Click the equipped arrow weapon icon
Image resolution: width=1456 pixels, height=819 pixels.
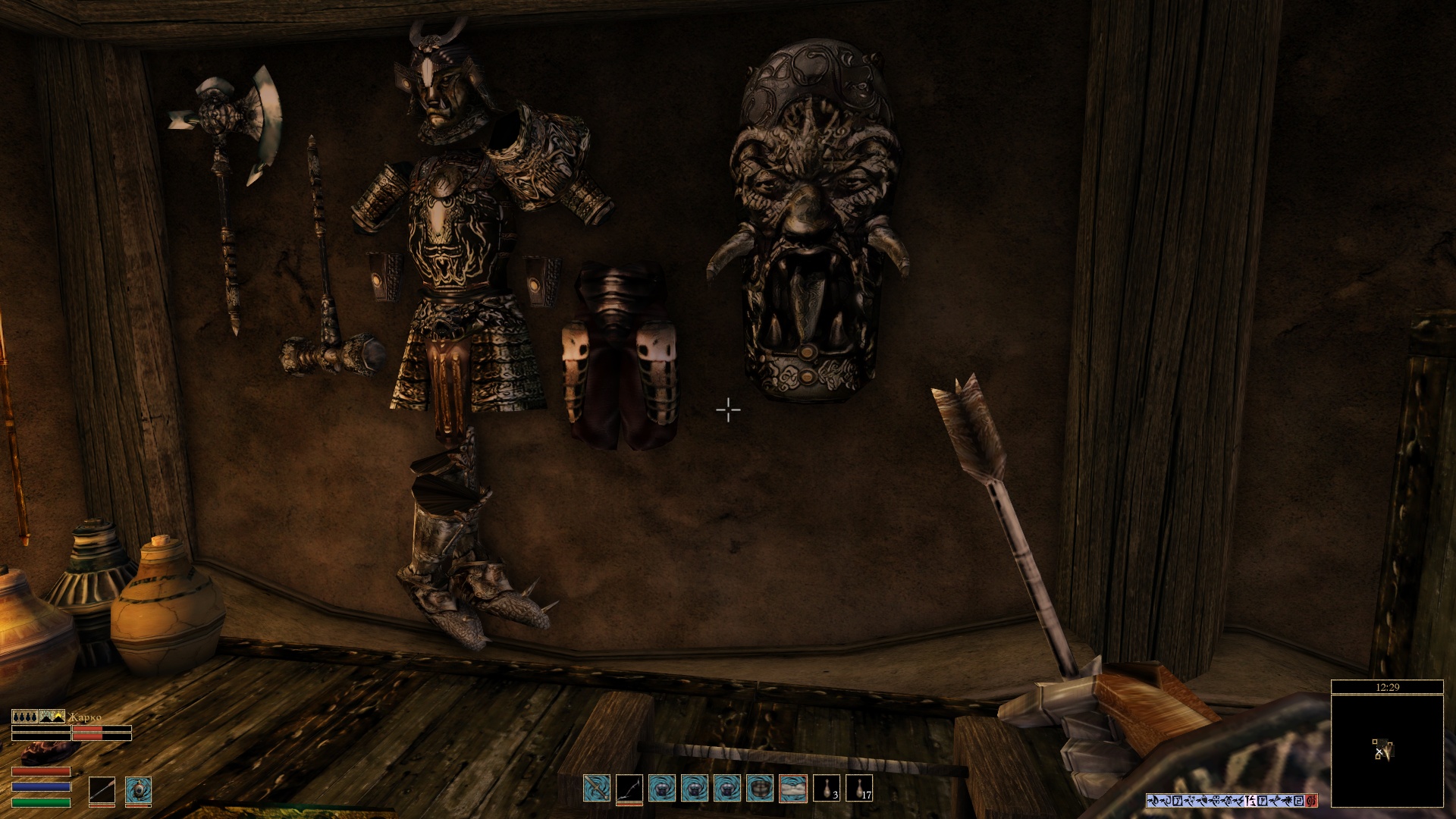102,790
